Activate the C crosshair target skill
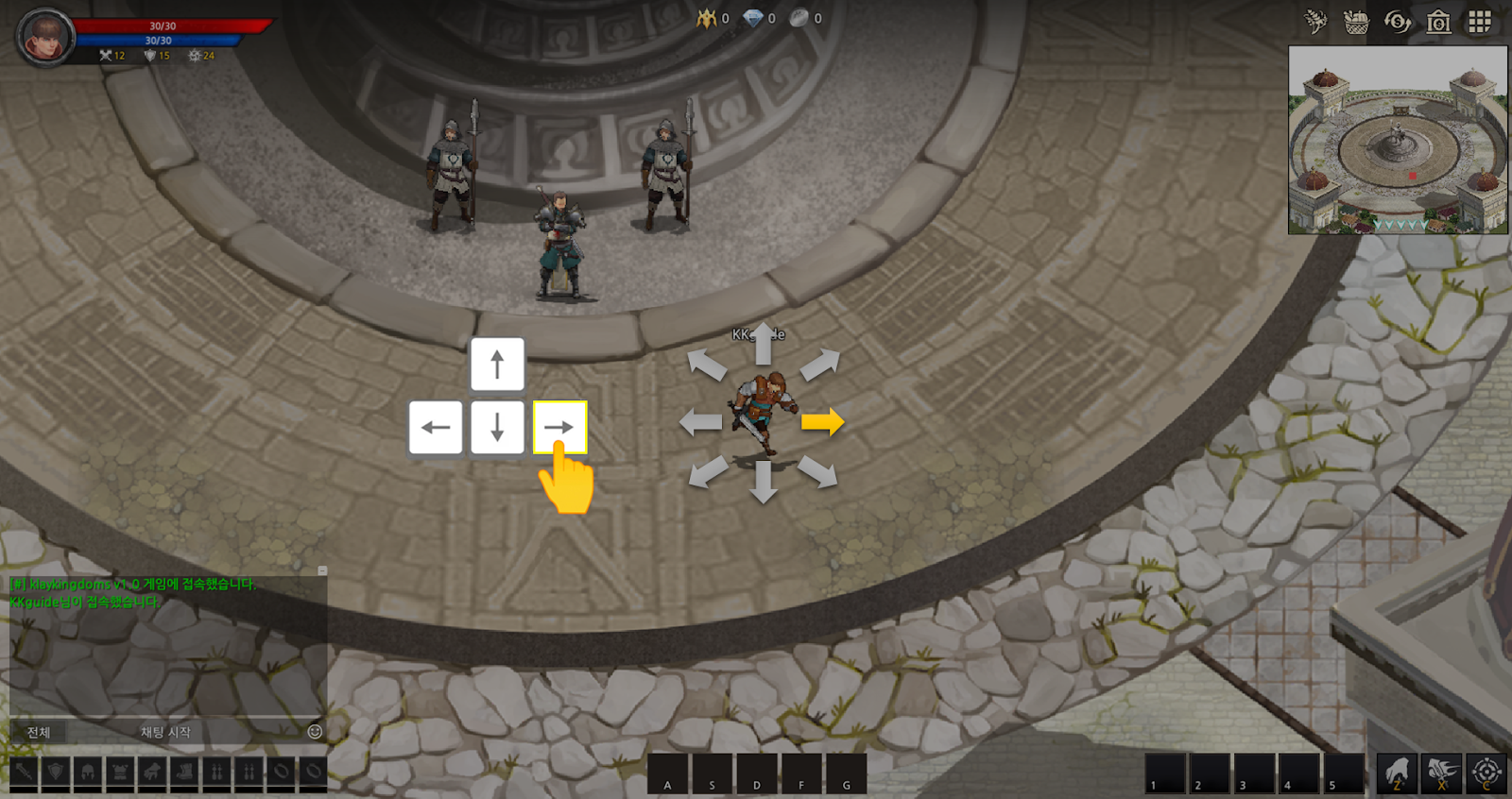The height and width of the screenshot is (799, 1512). [x=1486, y=773]
